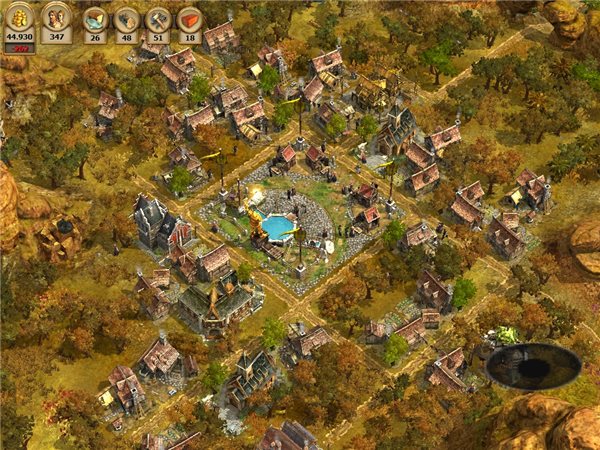Choose the orange brick resource icon

click(x=191, y=19)
